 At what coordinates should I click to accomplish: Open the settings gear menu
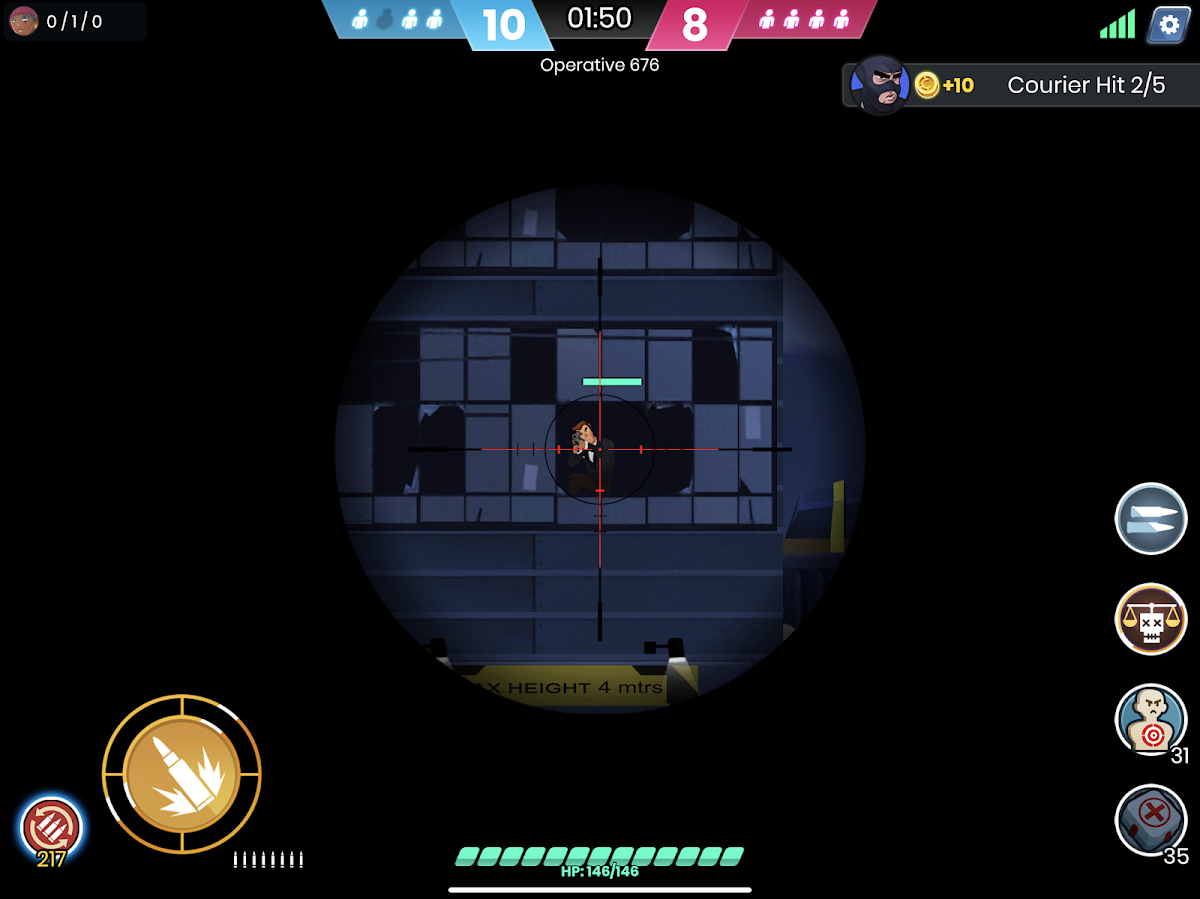point(1167,24)
